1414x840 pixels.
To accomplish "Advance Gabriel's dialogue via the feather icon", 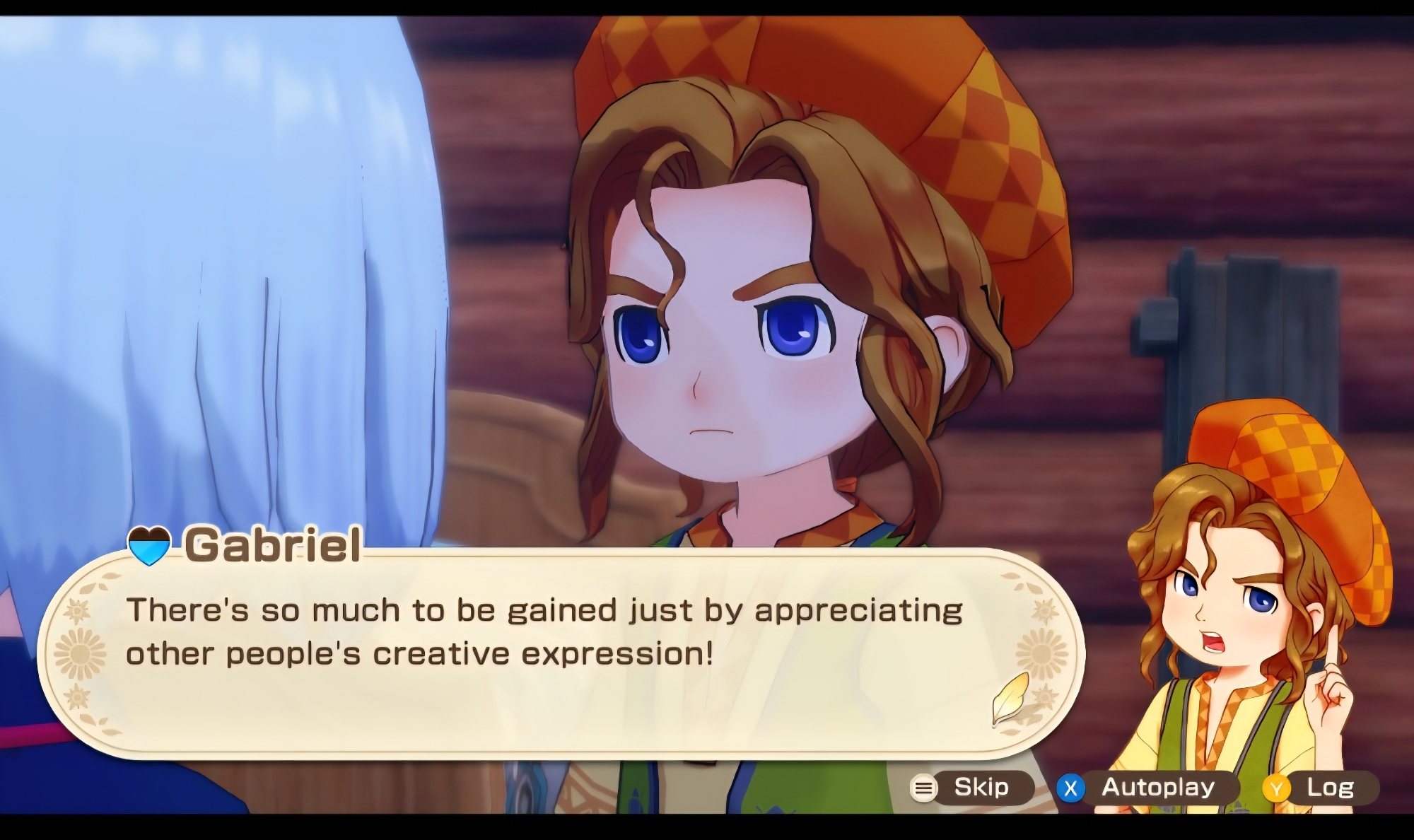I will coord(1009,699).
